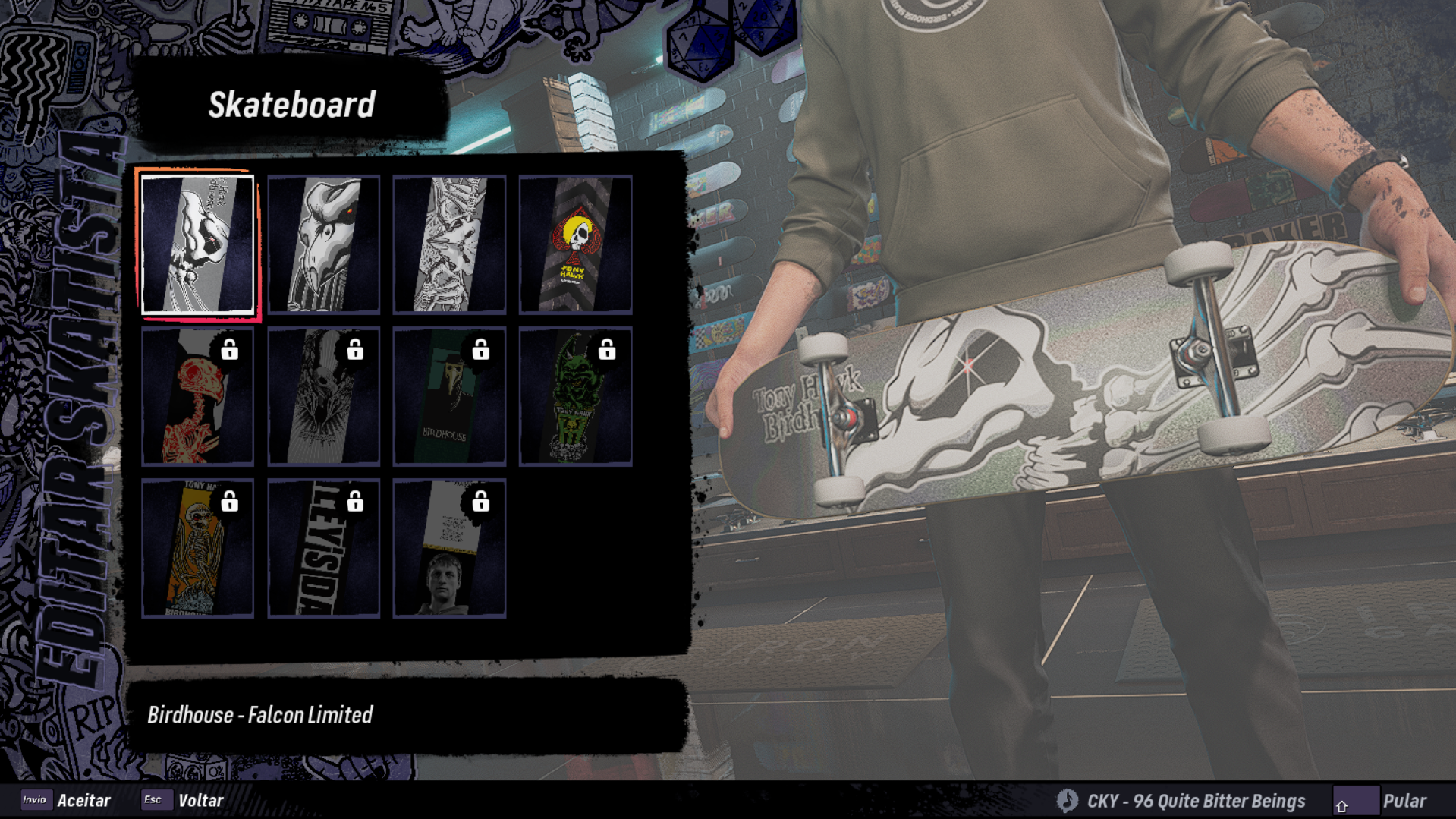The image size is (1456, 819).
Task: Pick the locked plague doctor Birdhouse deck
Action: point(449,396)
